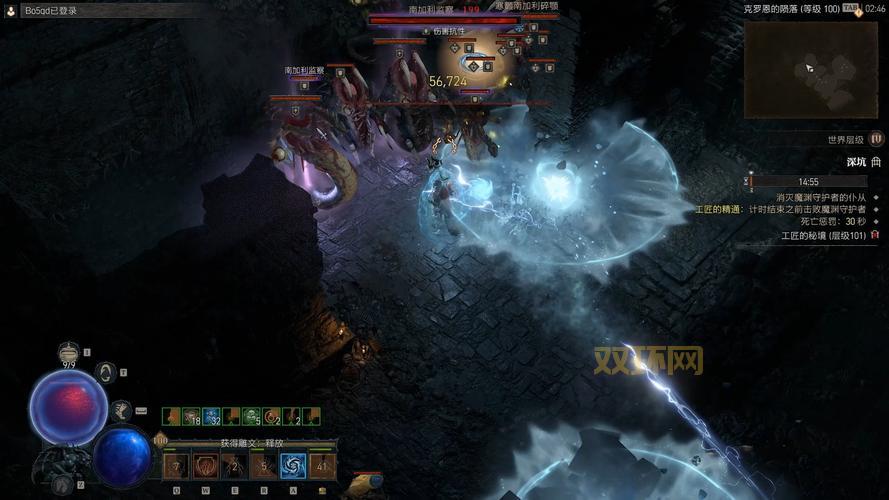
Task: Use the red sigil skill in the hotbar
Action: point(206,465)
